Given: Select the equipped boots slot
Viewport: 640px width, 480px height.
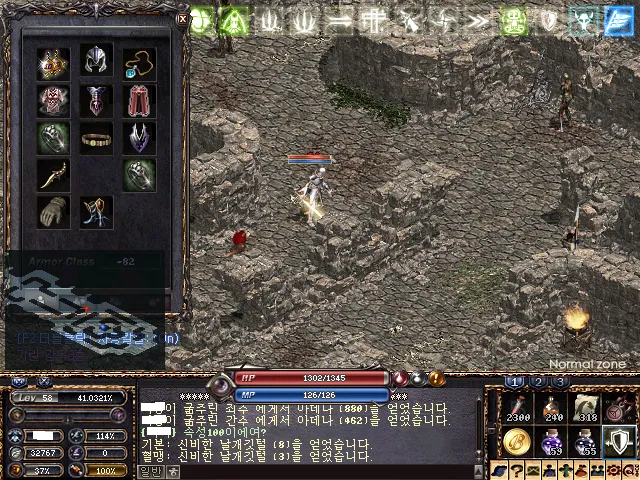Looking at the screenshot, I should coord(97,211).
